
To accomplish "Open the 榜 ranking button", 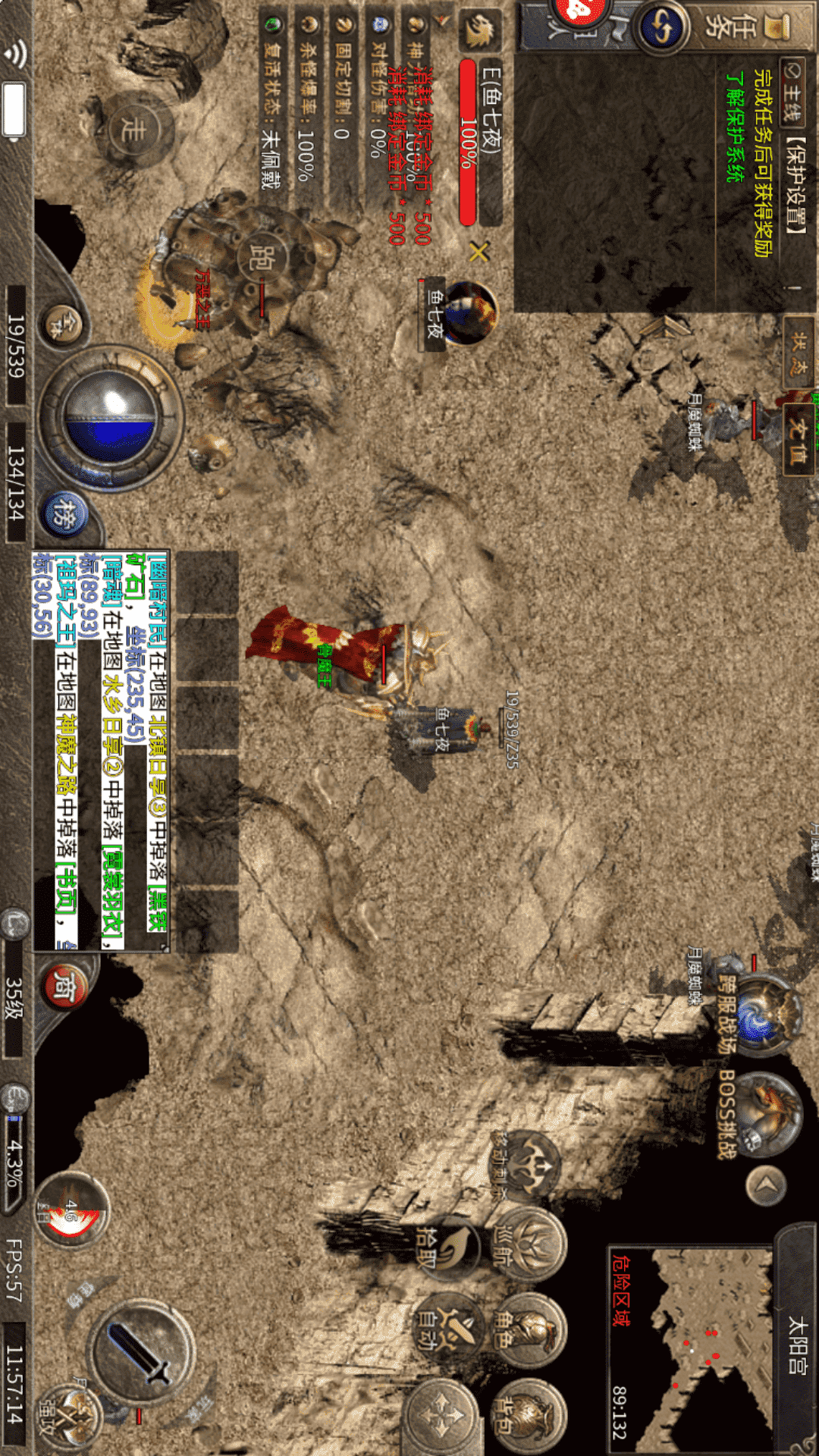I will (64, 514).
